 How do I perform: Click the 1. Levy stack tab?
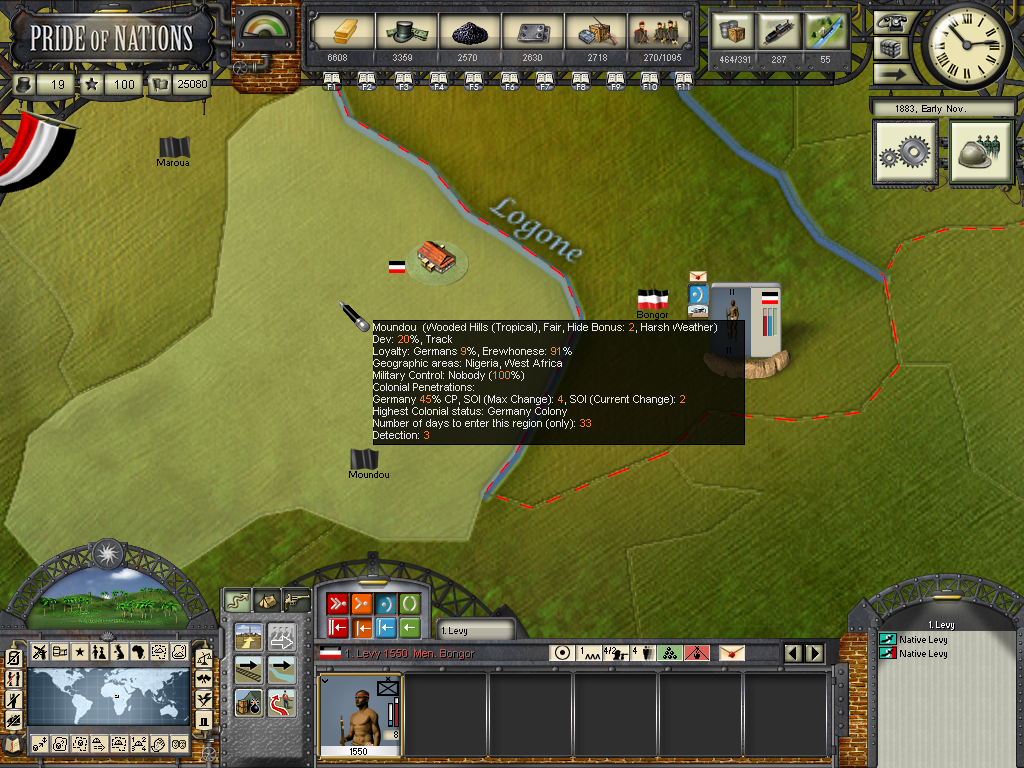(x=470, y=630)
